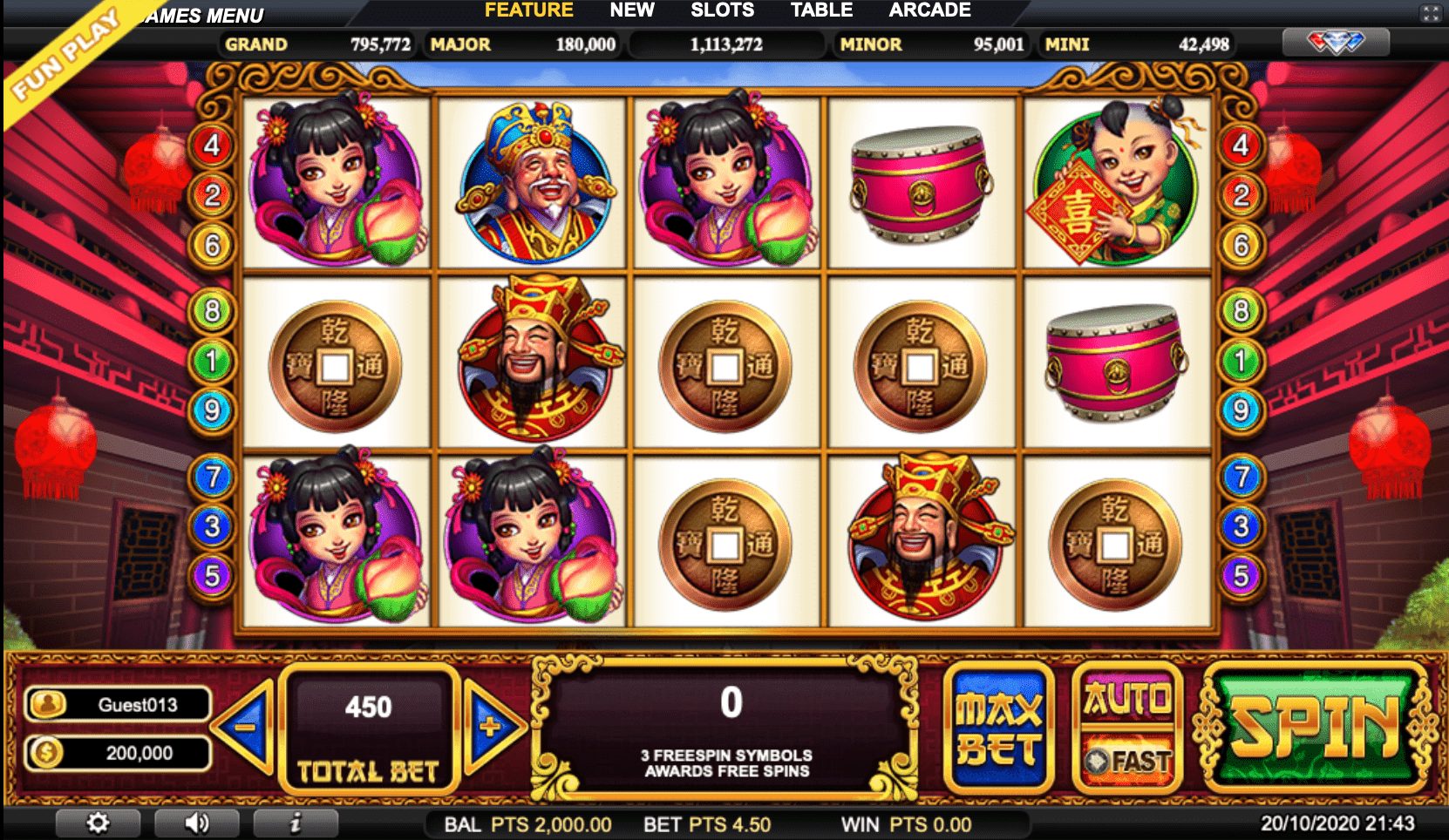Select the TABLE menu item
Viewport: 1449px width, 840px height.
coord(821,10)
